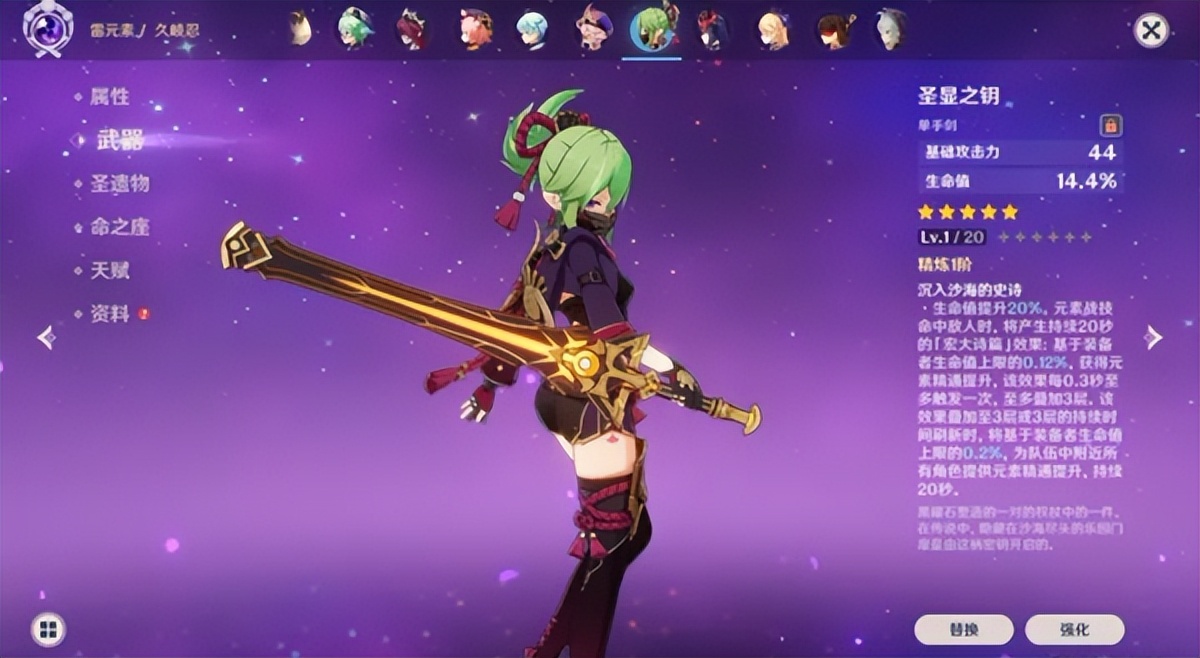Open the 资料 profile section
The image size is (1200, 658).
click(x=110, y=314)
